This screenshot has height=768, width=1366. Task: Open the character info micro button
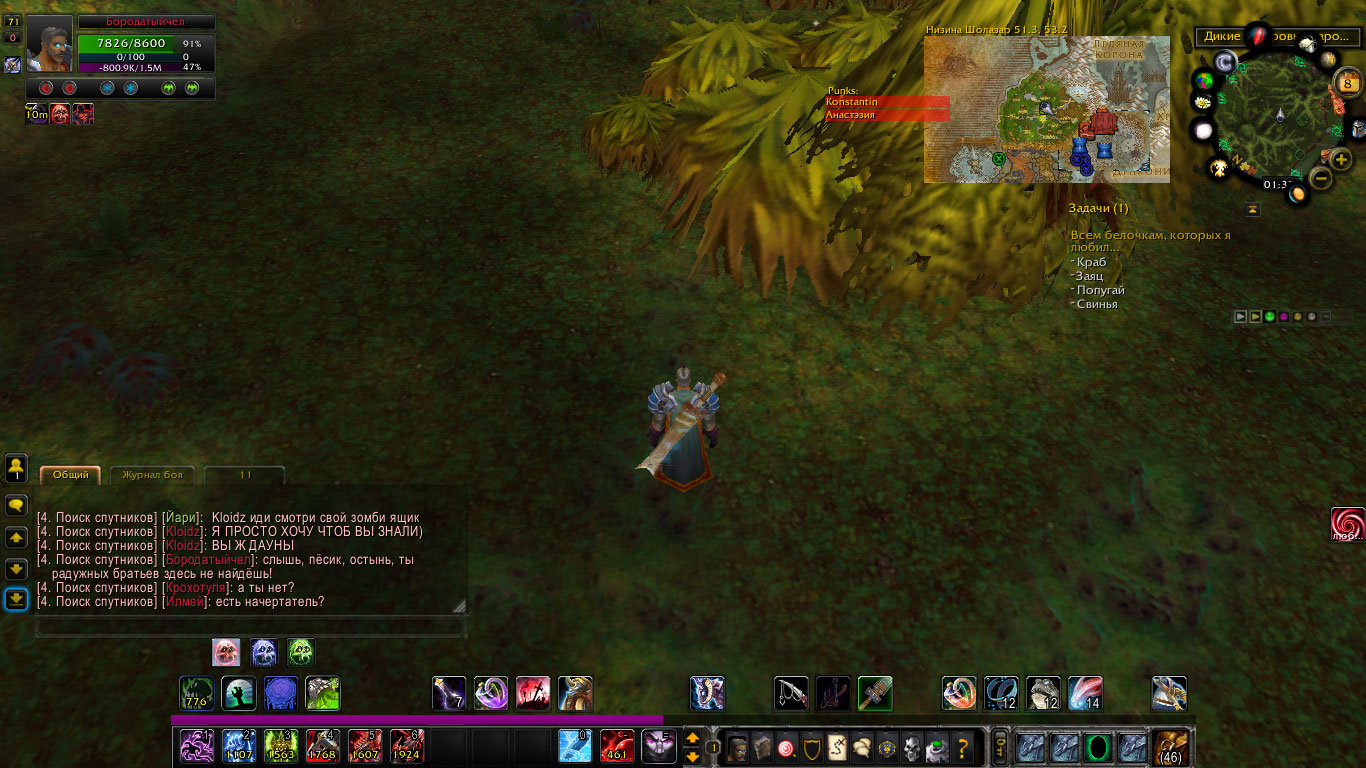737,746
